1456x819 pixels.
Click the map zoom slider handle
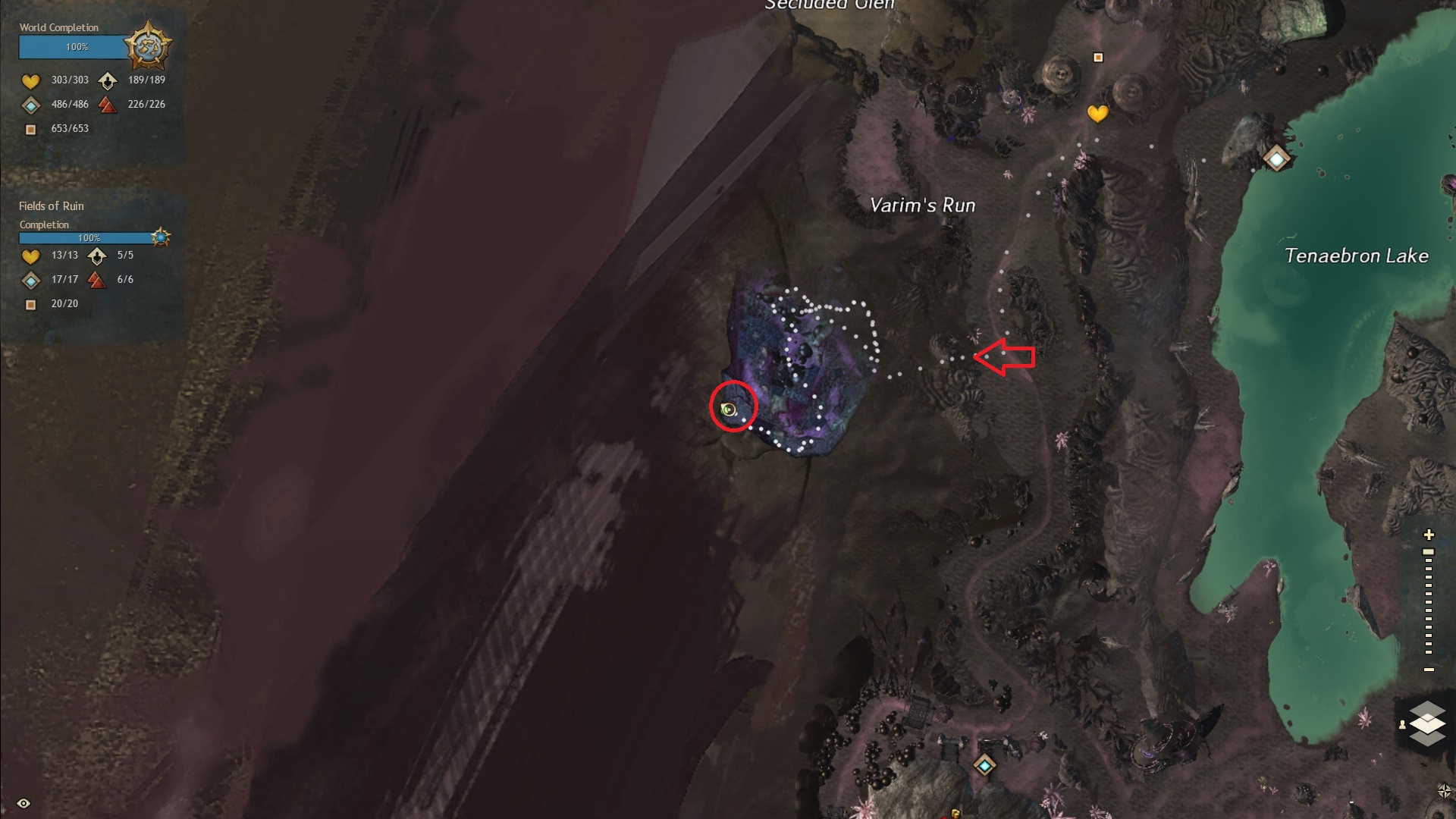coord(1429,552)
